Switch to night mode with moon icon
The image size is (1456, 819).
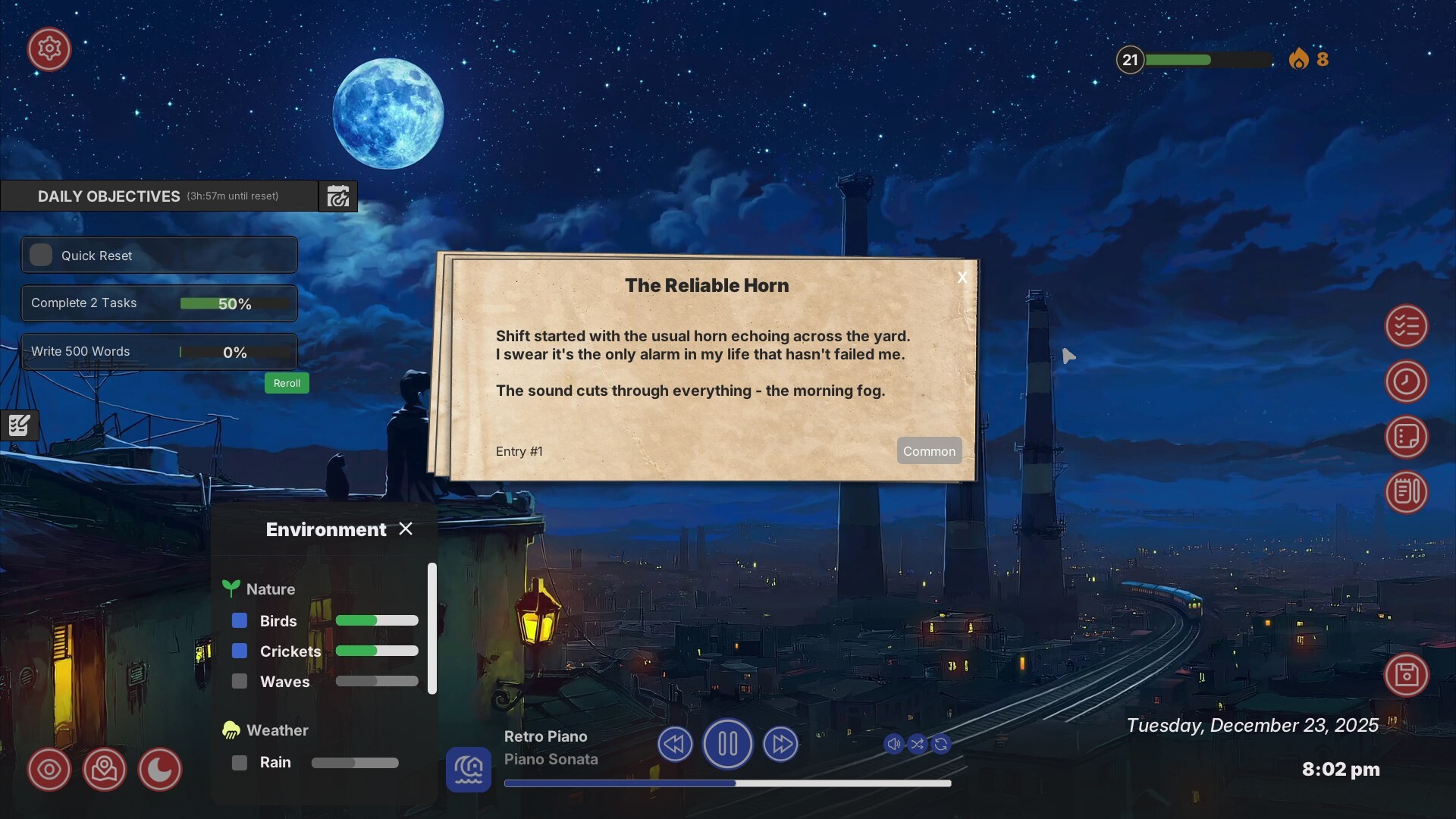(x=159, y=769)
